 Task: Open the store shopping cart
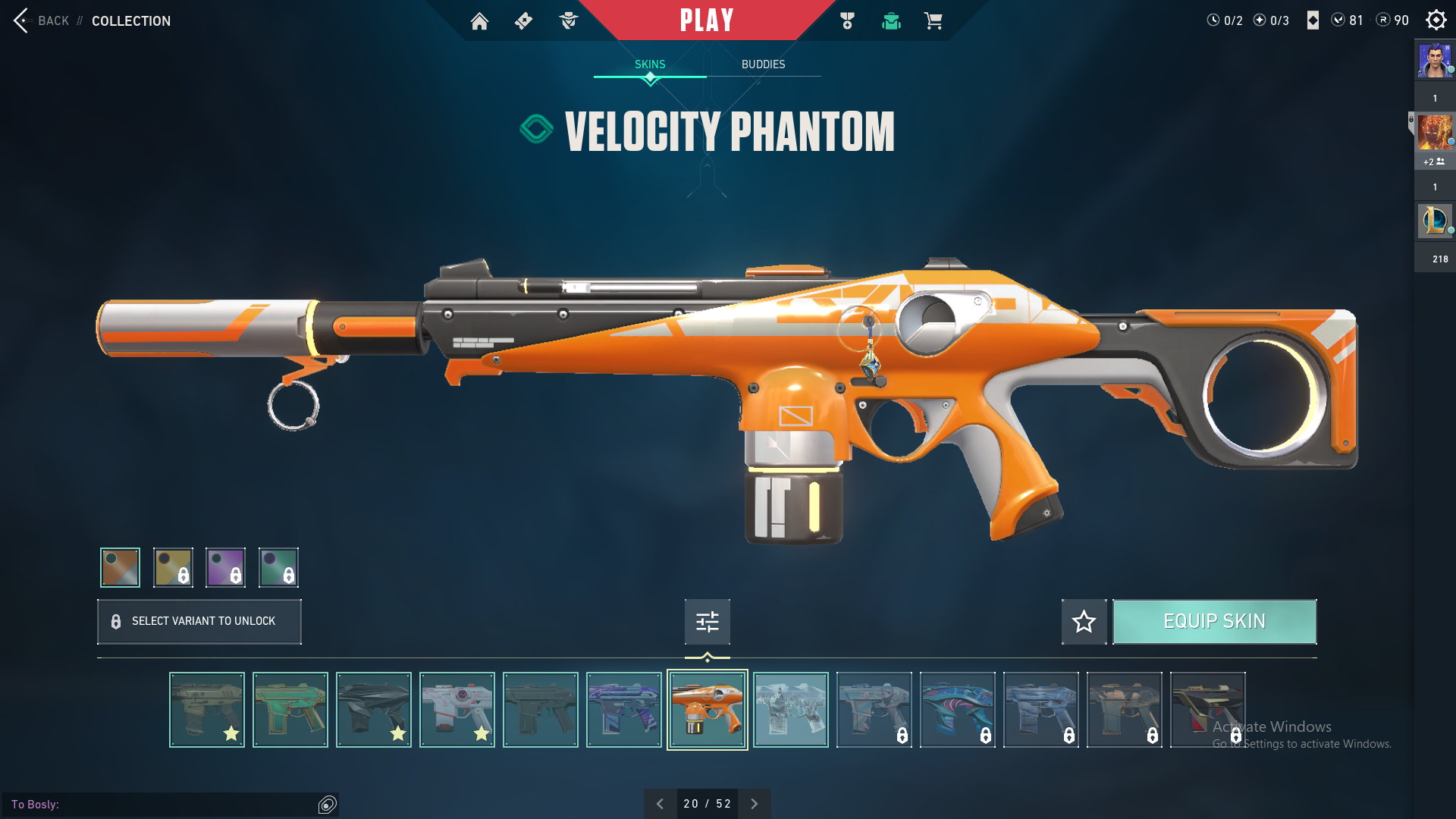(933, 21)
